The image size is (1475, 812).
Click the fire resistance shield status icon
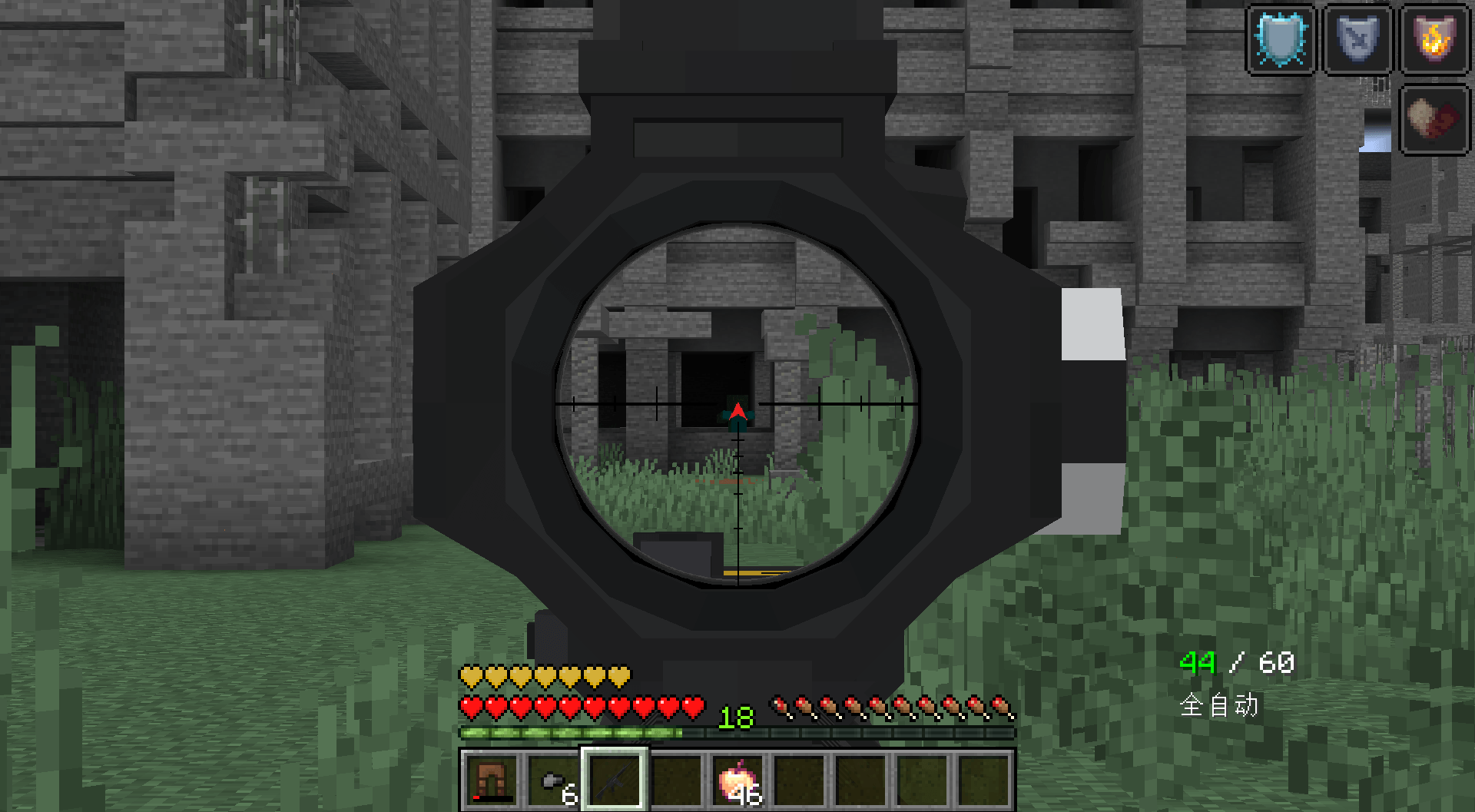1434,38
